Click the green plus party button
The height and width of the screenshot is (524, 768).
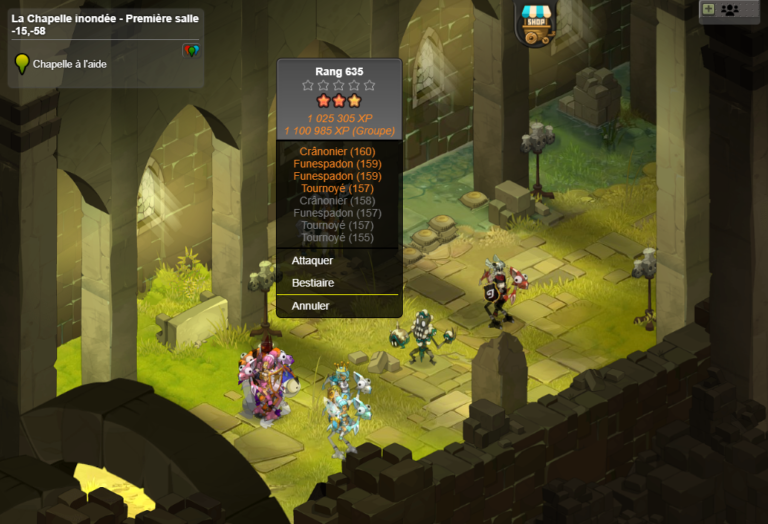(709, 9)
